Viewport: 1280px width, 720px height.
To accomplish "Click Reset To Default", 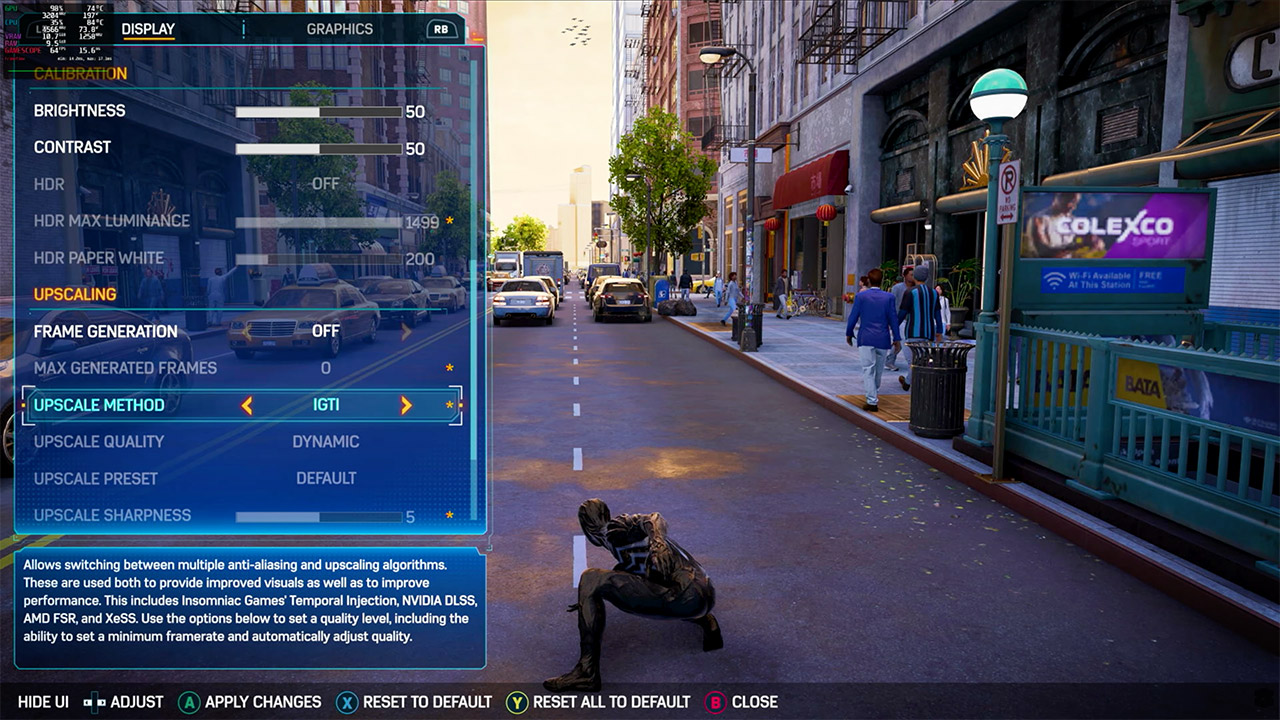I will pos(414,702).
